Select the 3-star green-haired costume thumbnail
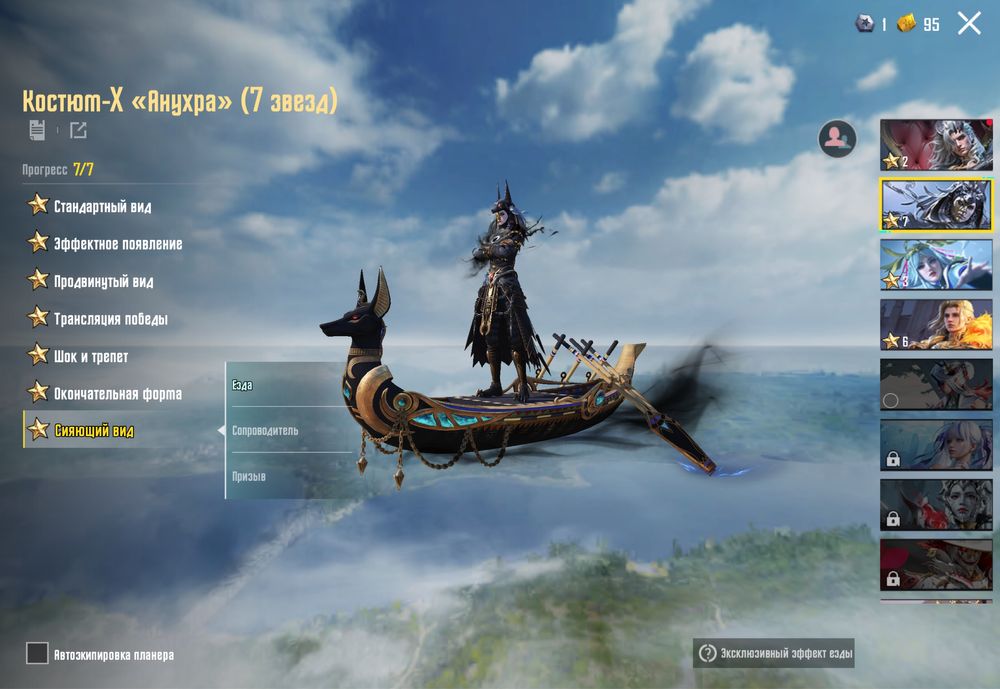This screenshot has height=689, width=1000. pyautogui.click(x=936, y=264)
